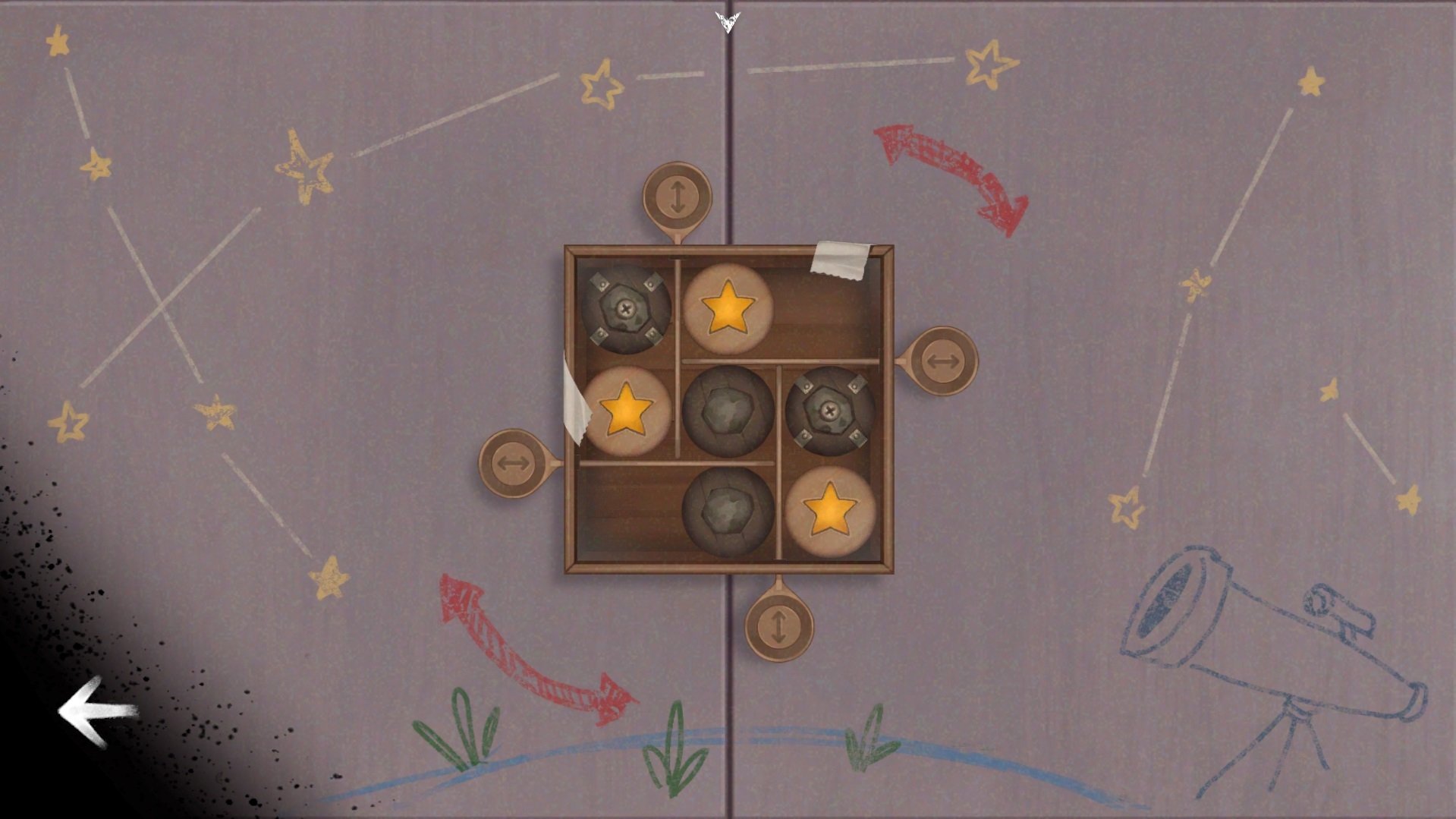
Task: Toggle the left horizontal-arrow knob
Action: pos(514,462)
